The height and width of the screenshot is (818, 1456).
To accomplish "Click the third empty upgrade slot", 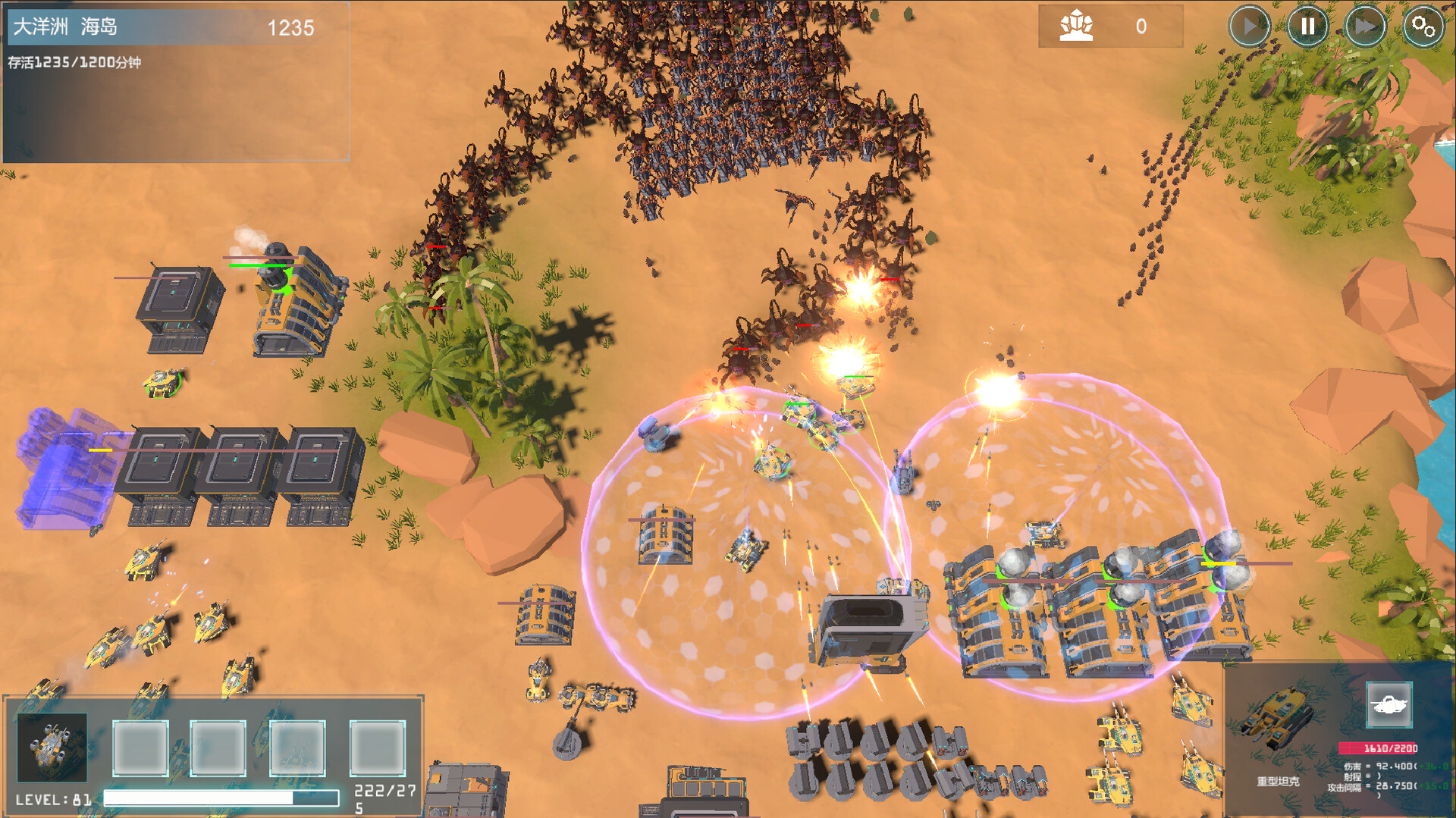I will coord(297,747).
